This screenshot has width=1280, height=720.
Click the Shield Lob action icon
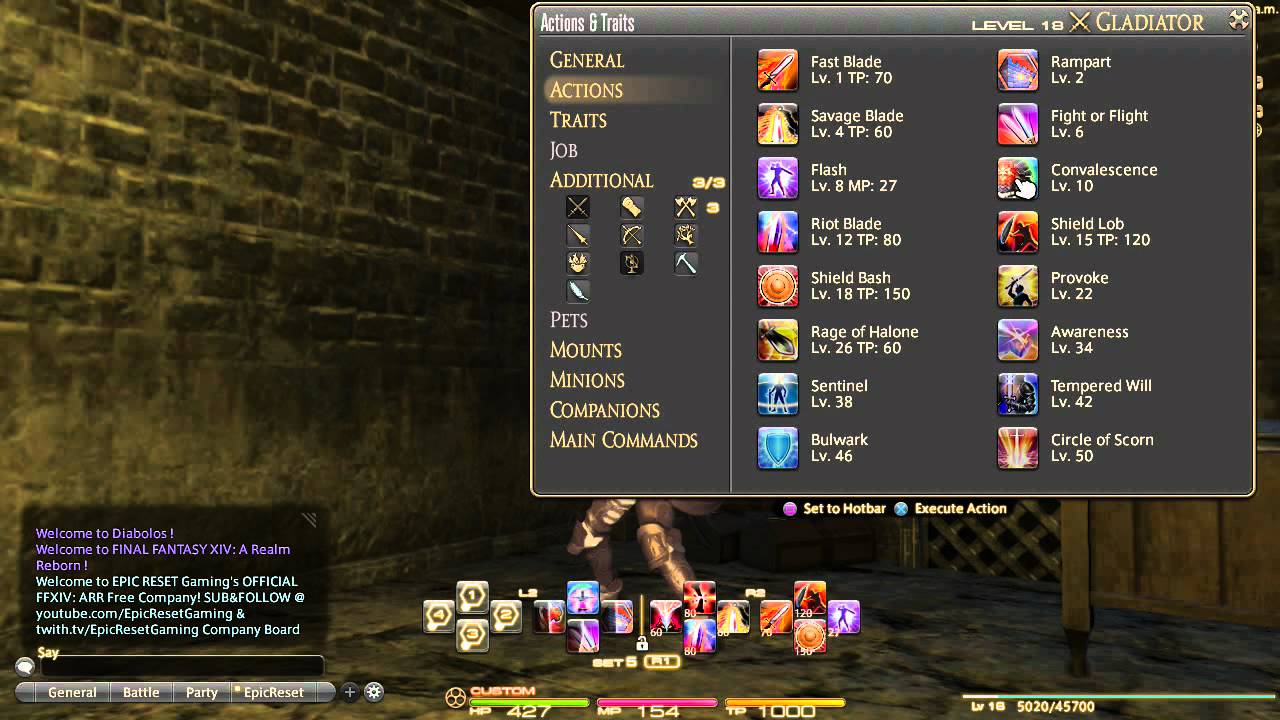tap(1017, 232)
